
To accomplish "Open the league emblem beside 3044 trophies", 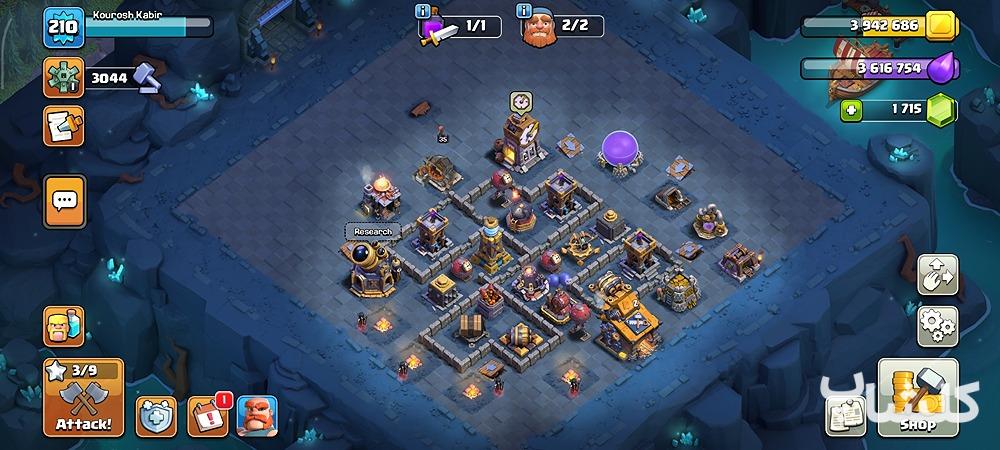I will click(x=63, y=77).
